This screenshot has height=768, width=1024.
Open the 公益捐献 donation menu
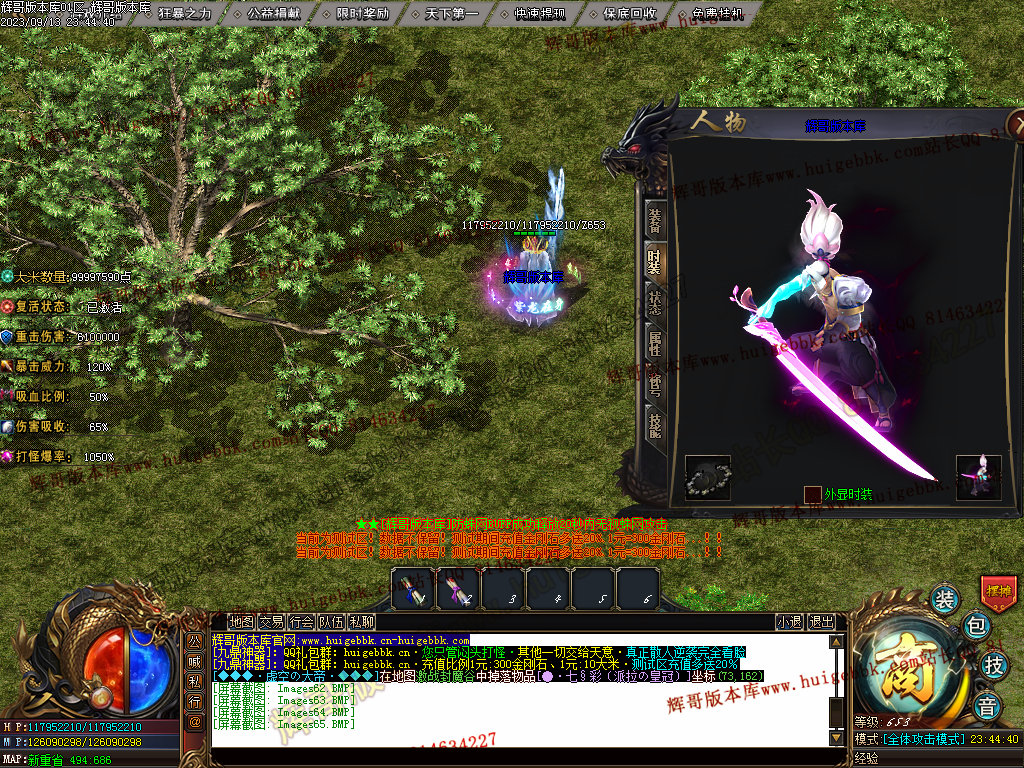tap(273, 14)
